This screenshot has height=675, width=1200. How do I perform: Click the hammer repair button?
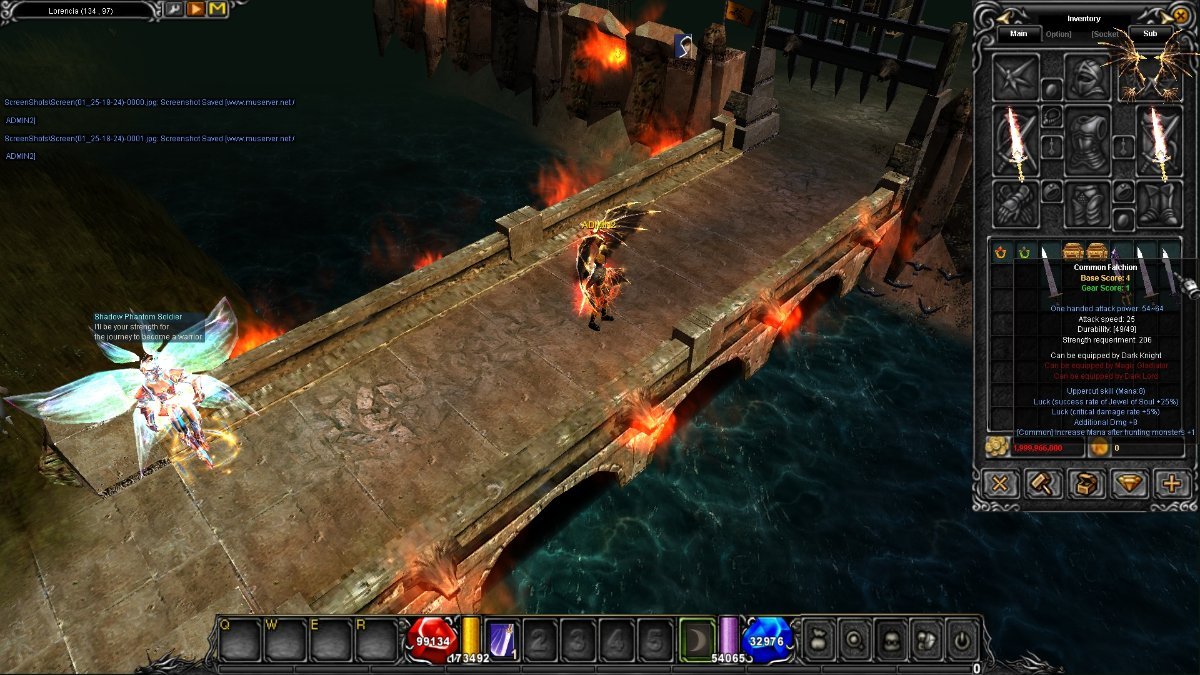[1042, 484]
